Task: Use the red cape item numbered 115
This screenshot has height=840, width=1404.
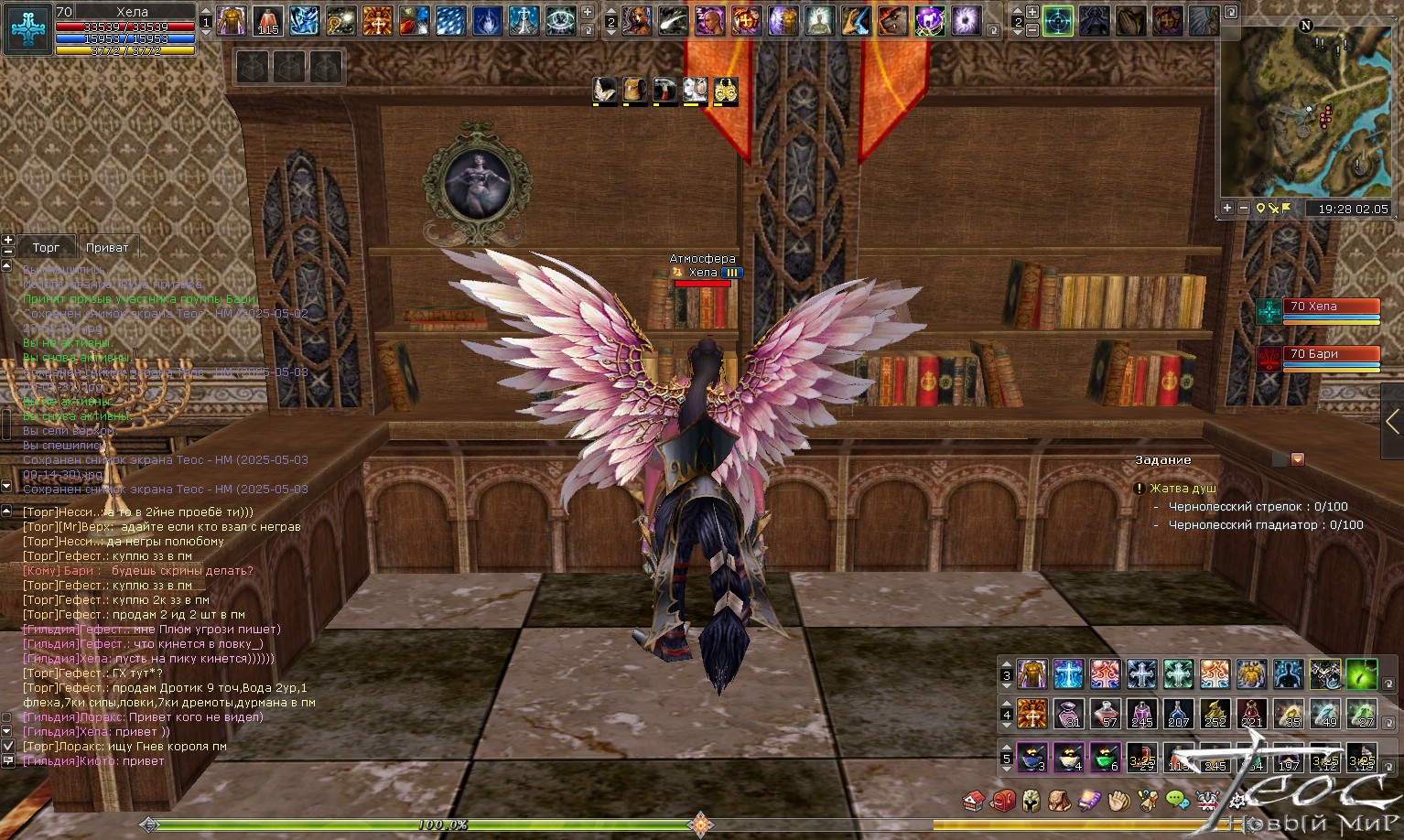Action: click(267, 21)
